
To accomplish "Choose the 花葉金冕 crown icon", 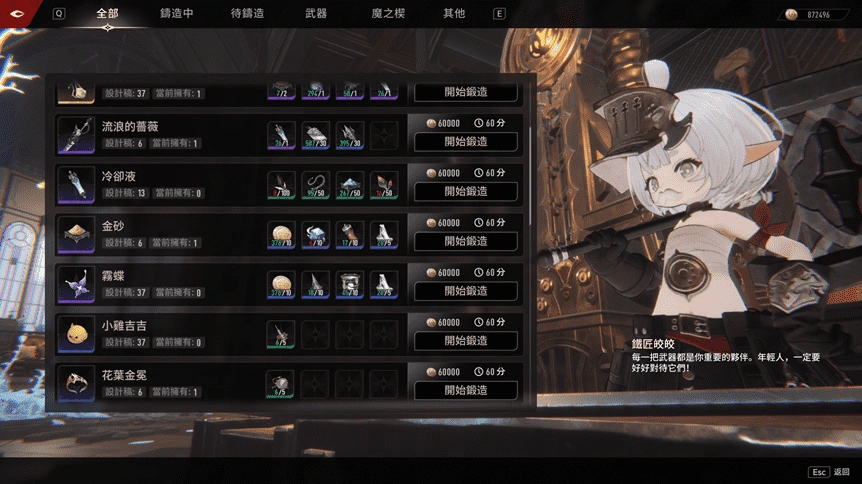I will [76, 383].
